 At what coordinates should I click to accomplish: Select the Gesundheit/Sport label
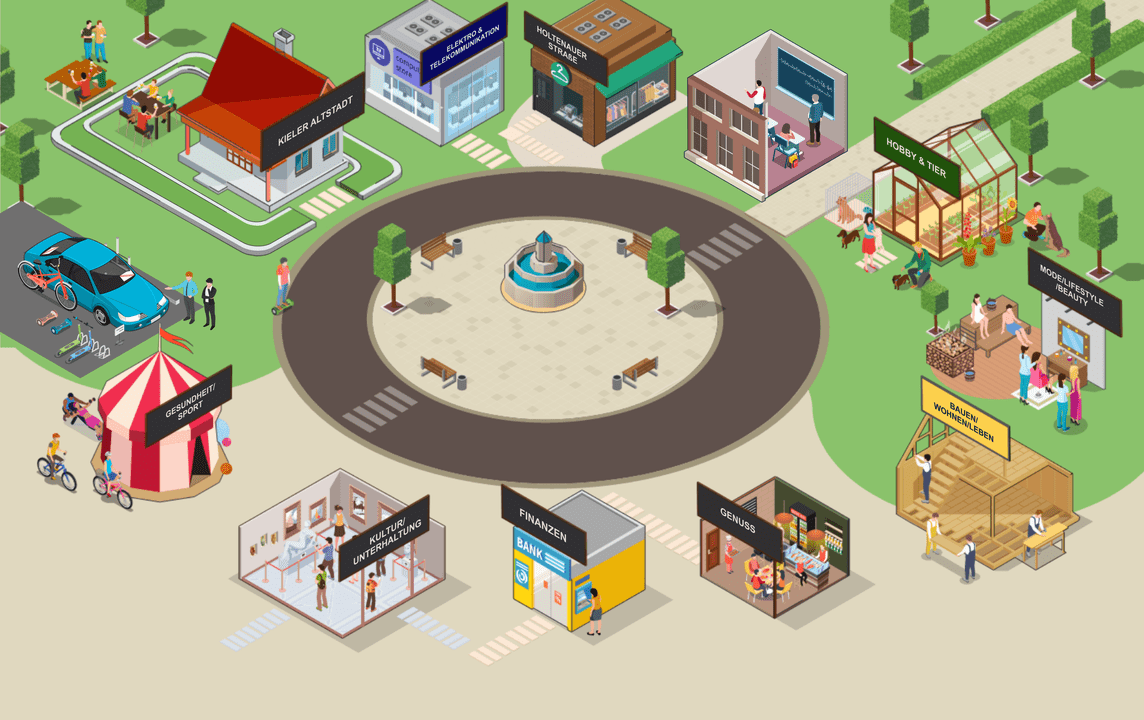pos(188,405)
